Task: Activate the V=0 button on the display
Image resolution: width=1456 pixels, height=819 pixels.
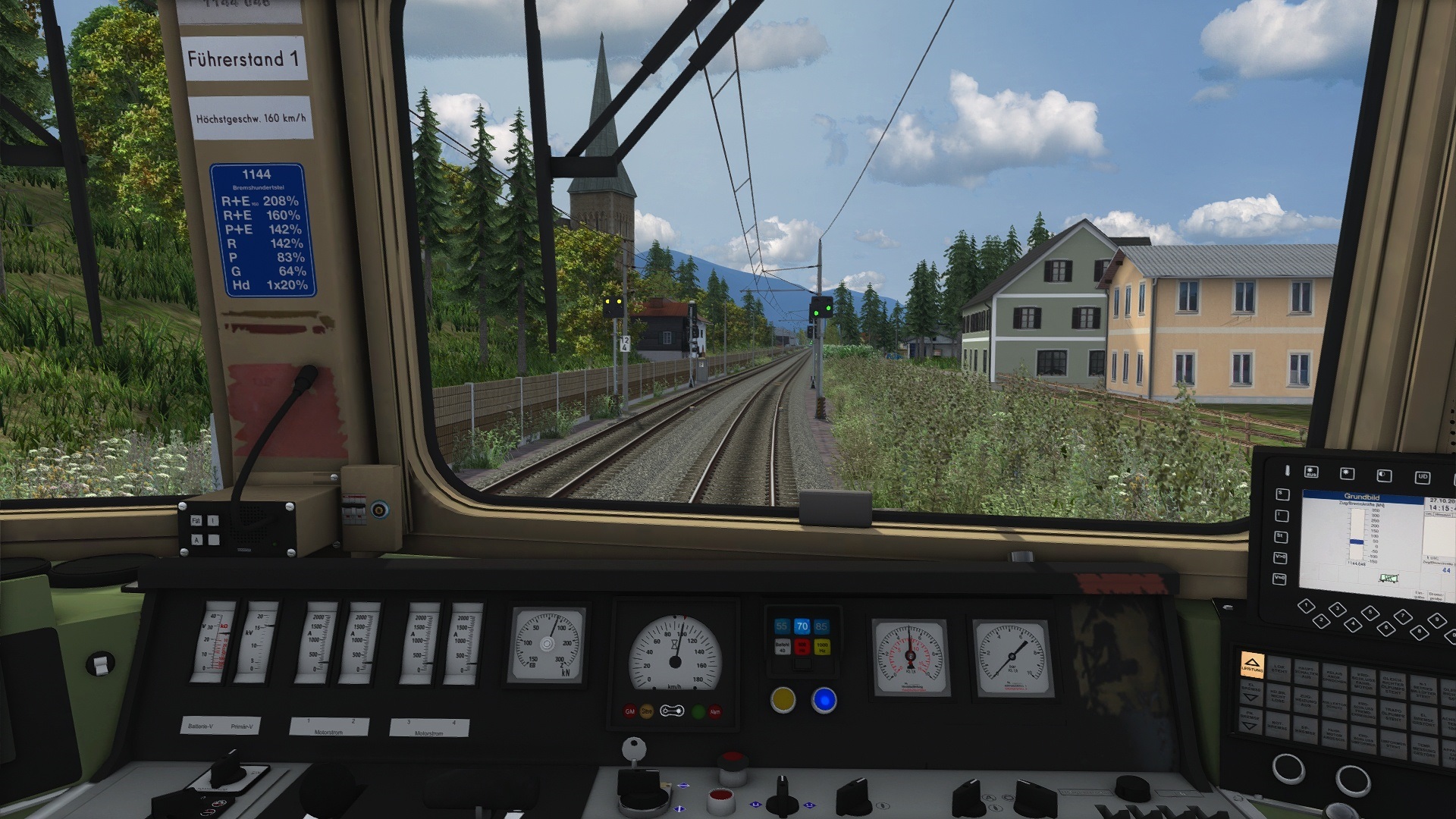Action: click(1281, 579)
